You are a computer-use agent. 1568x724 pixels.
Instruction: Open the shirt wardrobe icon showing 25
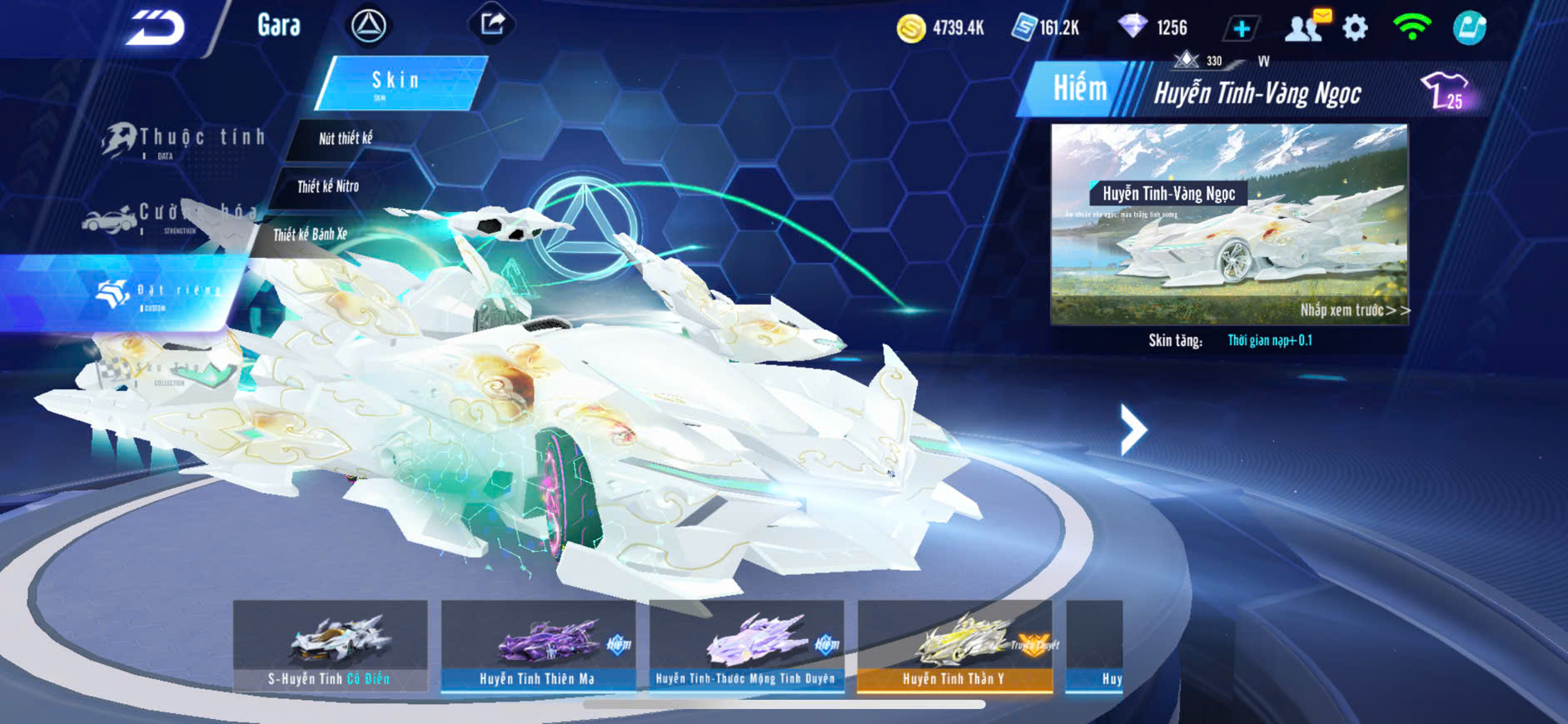[x=1446, y=91]
